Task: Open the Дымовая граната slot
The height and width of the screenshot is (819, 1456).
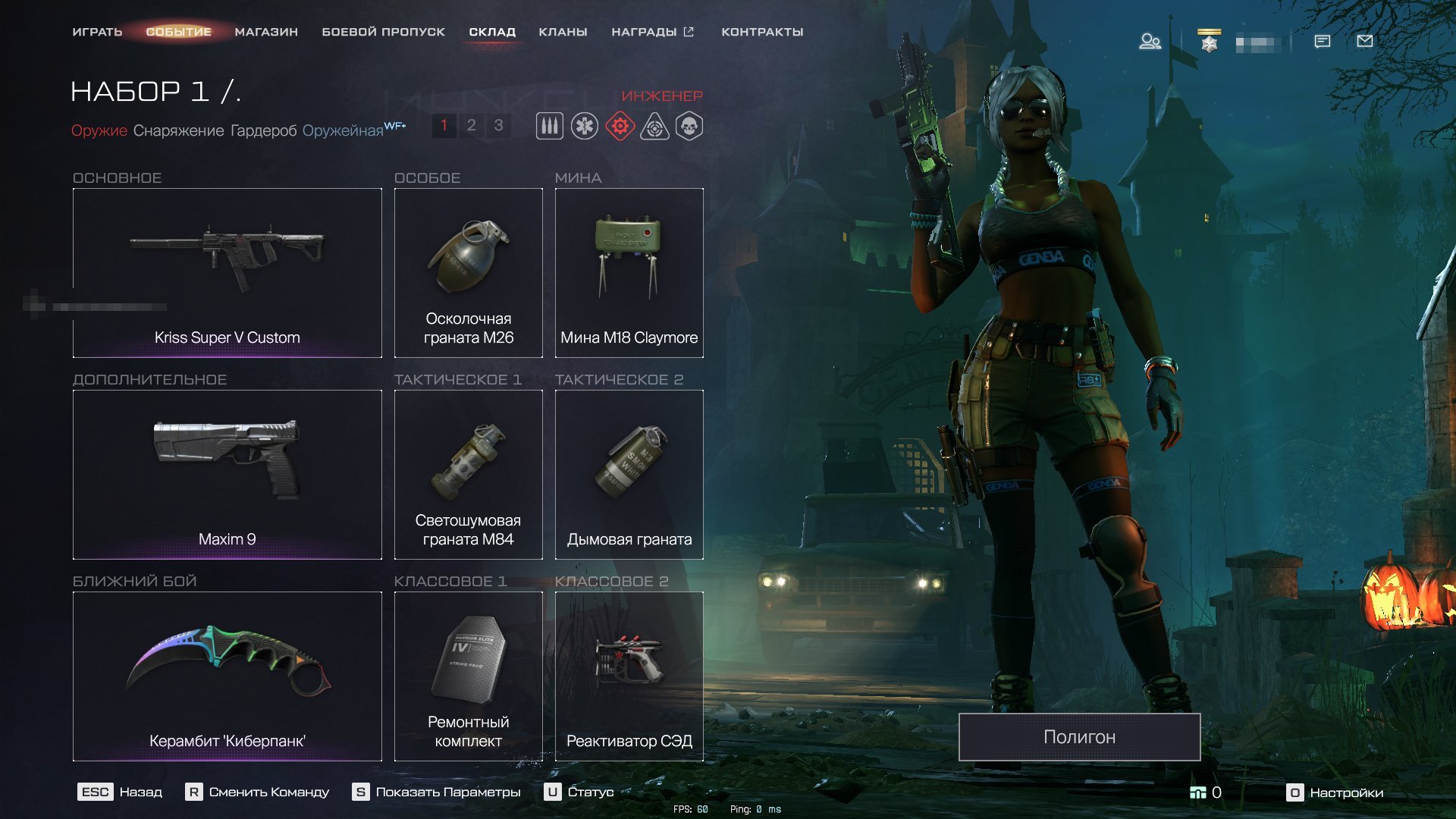Action: click(x=629, y=475)
